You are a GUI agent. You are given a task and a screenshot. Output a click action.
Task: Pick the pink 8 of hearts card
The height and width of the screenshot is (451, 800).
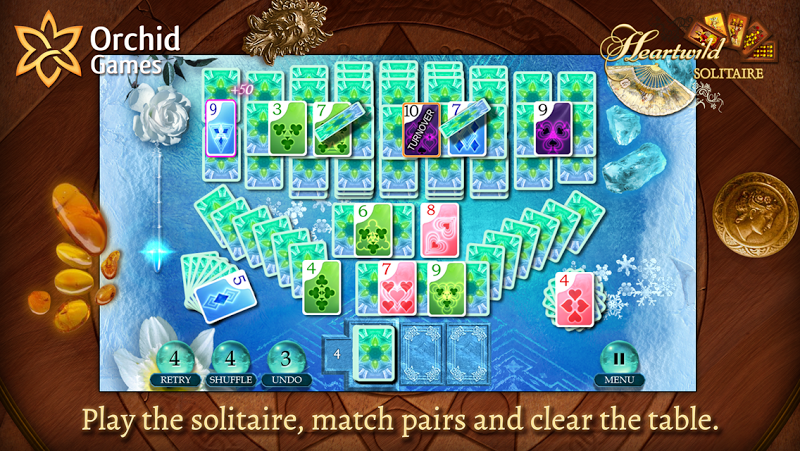tap(440, 231)
